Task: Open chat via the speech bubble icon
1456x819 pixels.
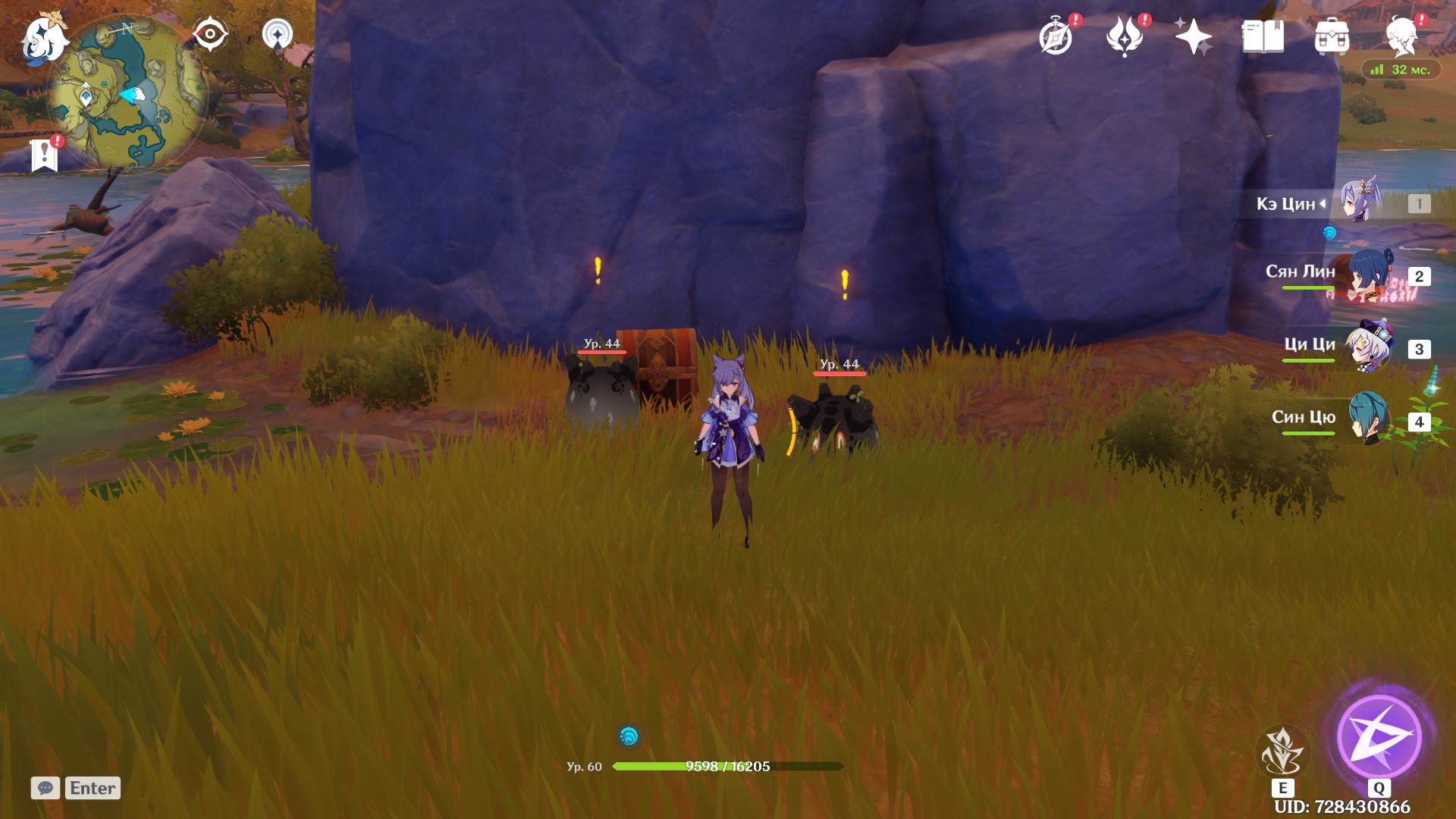Action: (x=47, y=788)
